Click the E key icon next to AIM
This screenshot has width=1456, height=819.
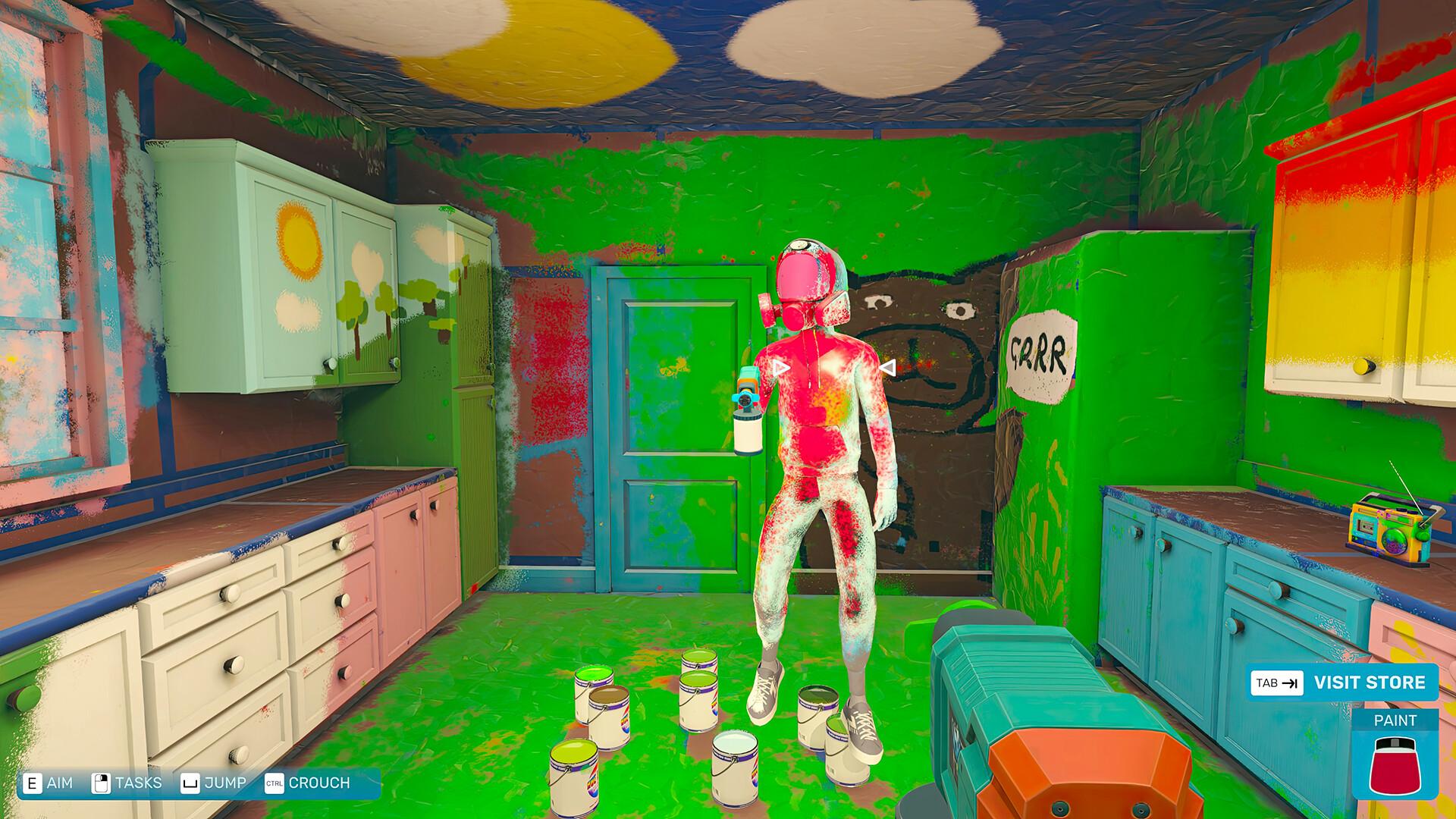tap(32, 782)
